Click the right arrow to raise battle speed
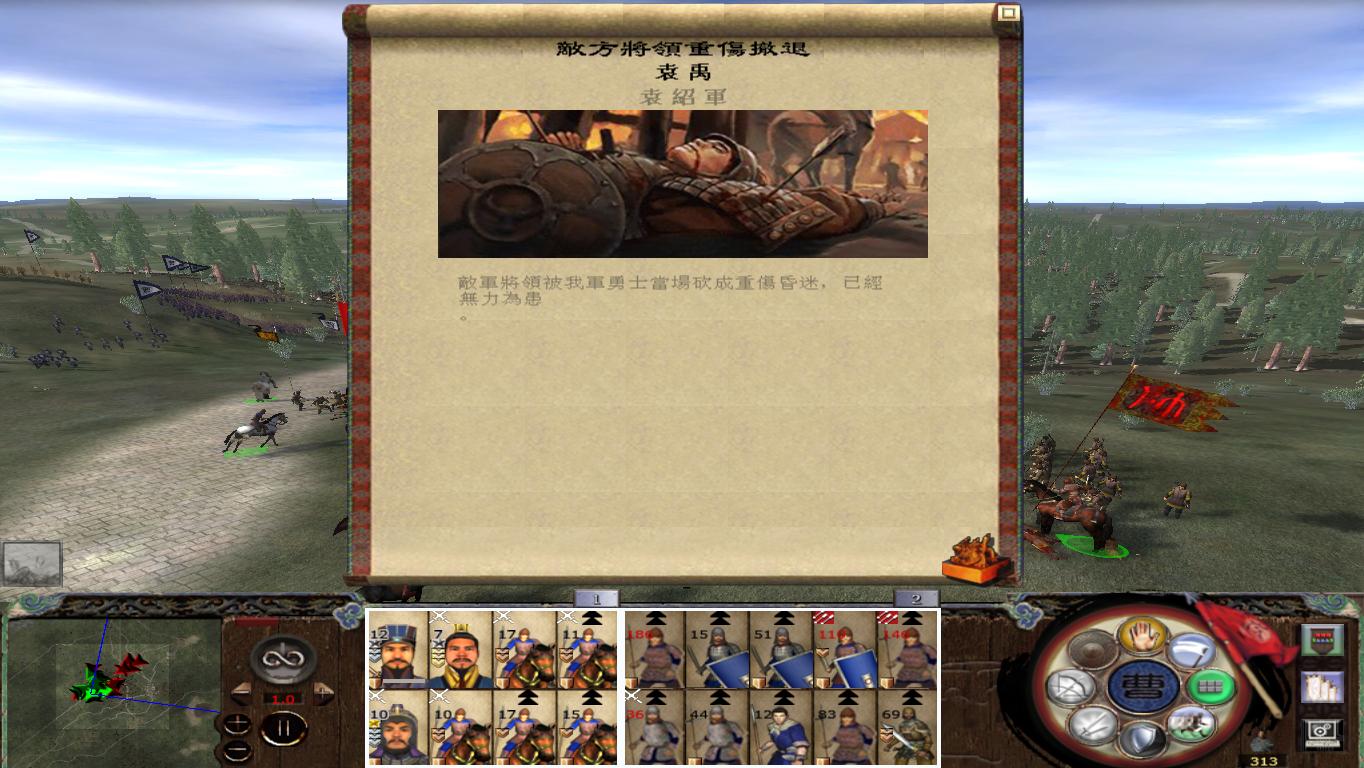 click(x=322, y=692)
